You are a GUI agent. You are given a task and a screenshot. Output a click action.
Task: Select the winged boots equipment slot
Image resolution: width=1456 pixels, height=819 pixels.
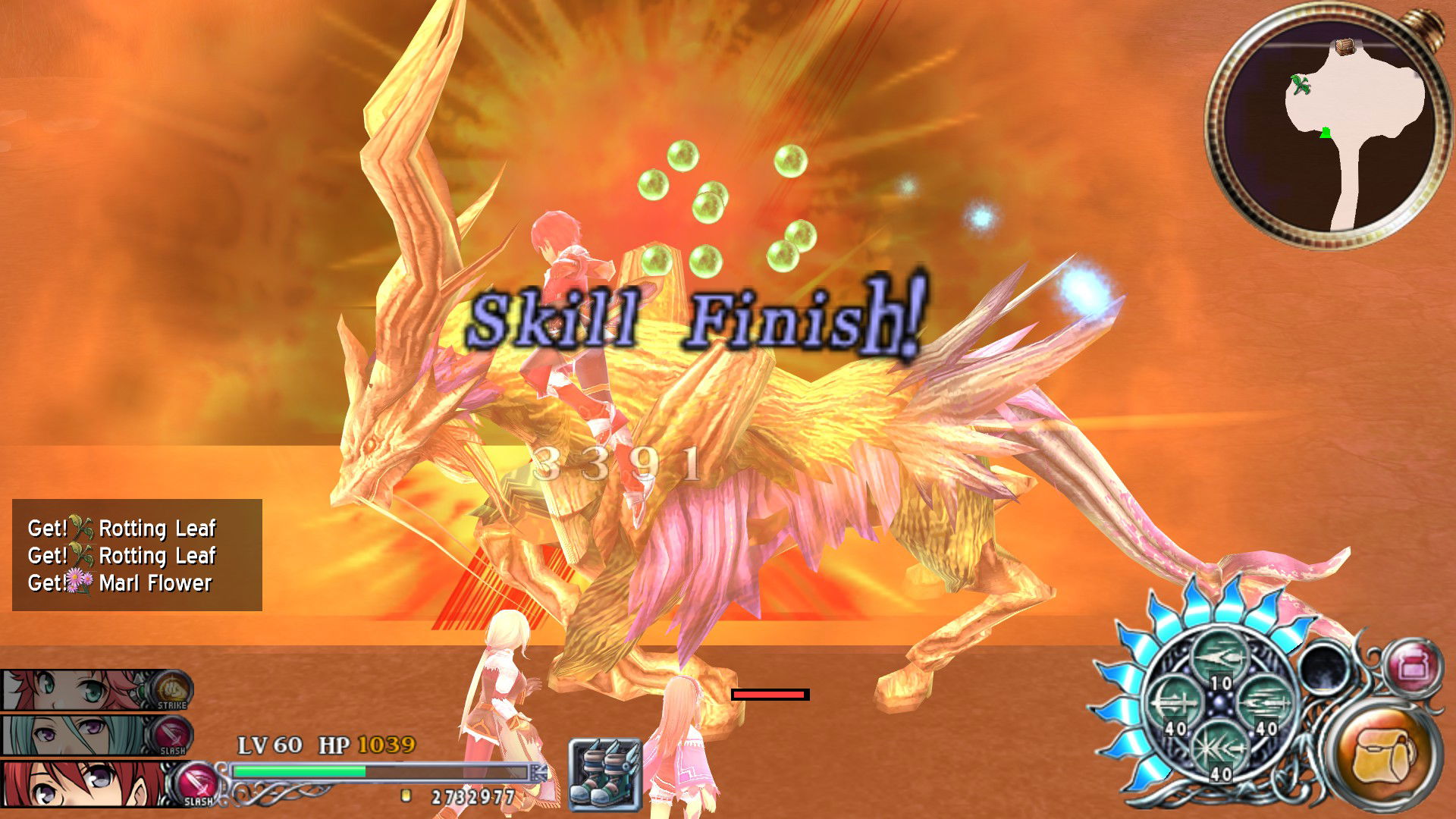click(x=605, y=775)
